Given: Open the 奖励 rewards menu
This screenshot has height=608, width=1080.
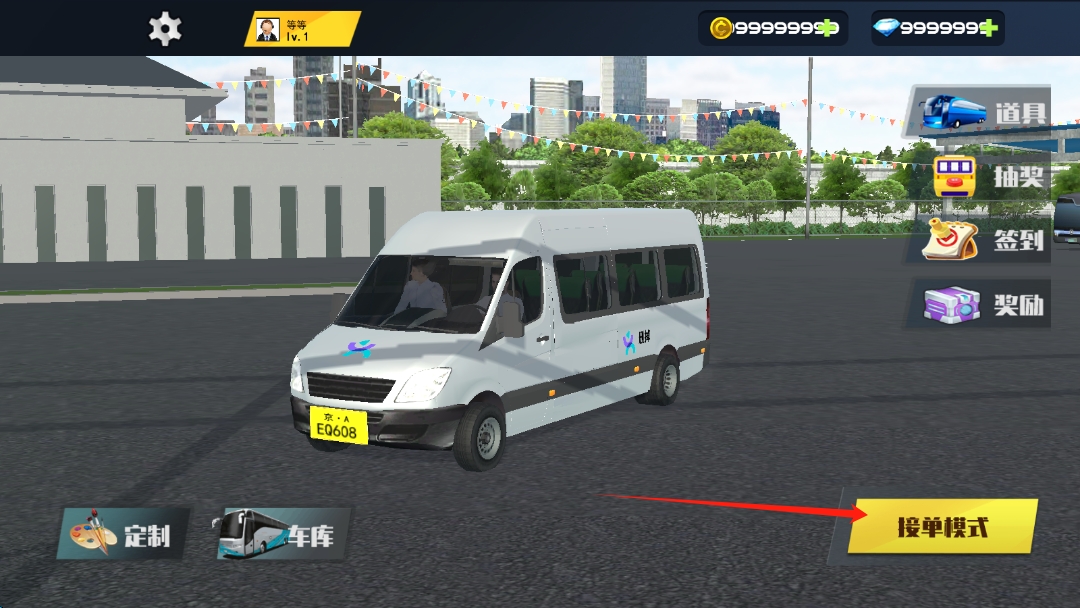Looking at the screenshot, I should (980, 304).
